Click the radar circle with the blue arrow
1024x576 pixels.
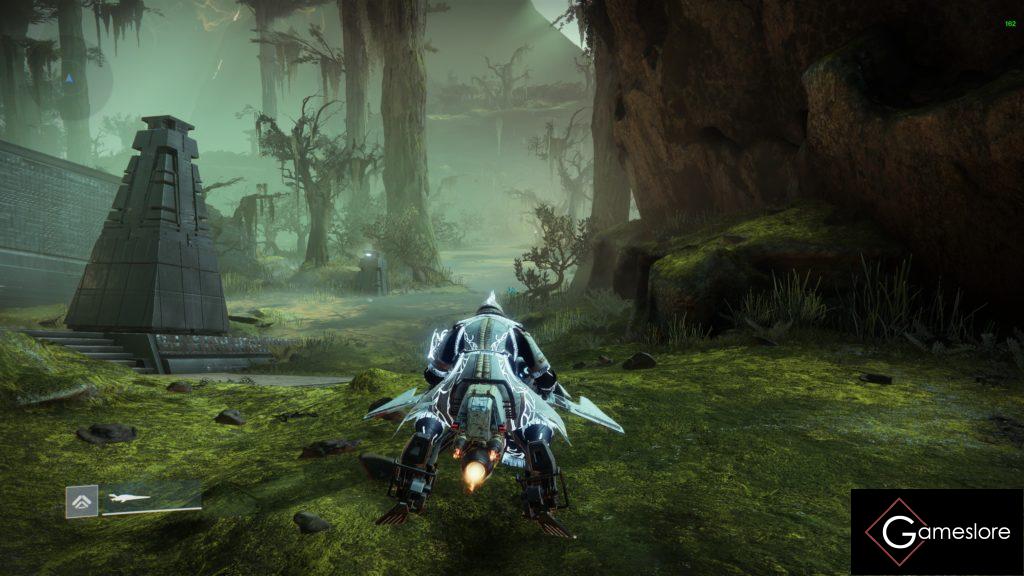[x=68, y=78]
